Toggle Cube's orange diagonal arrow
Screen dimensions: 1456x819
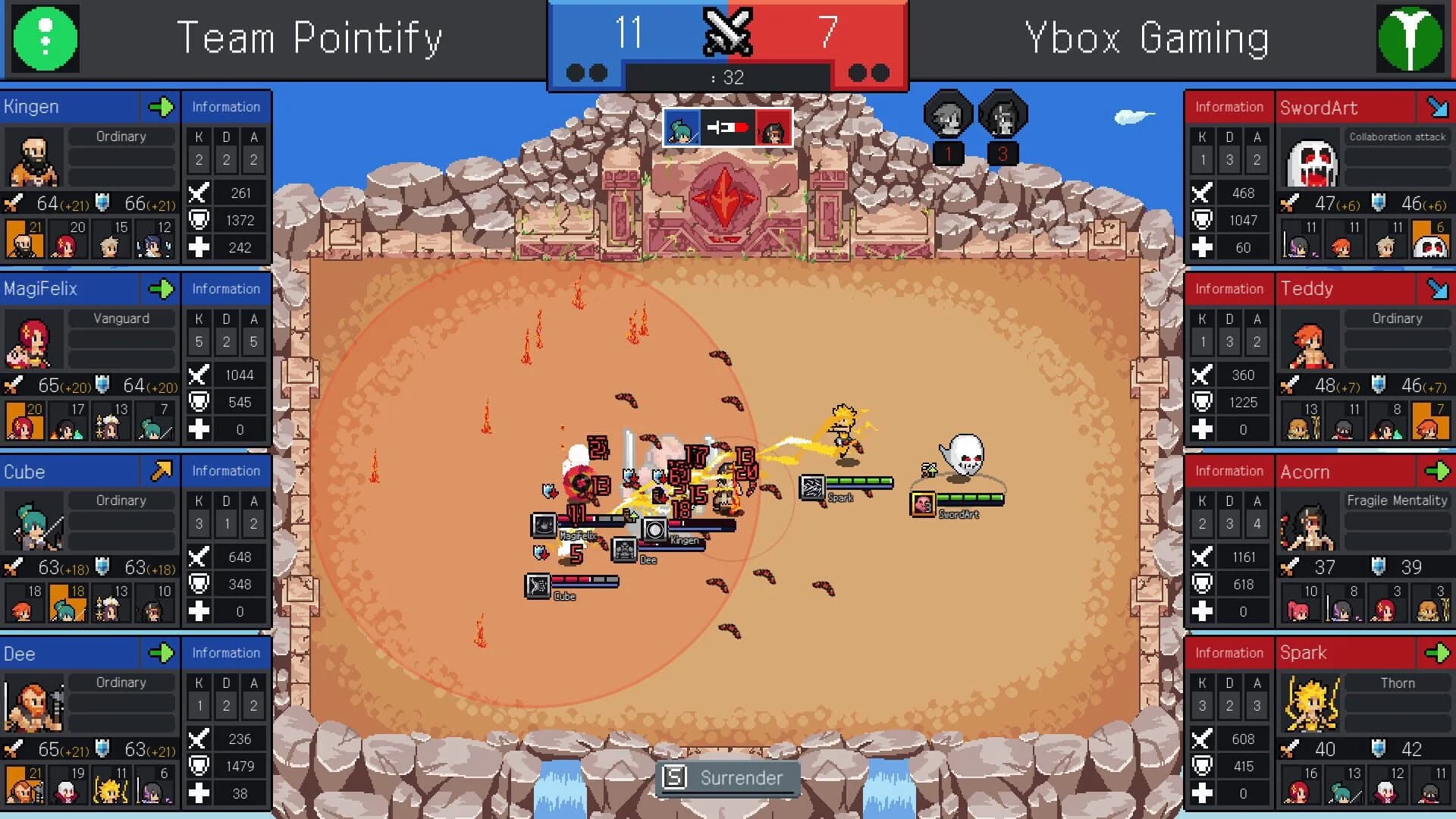[162, 471]
